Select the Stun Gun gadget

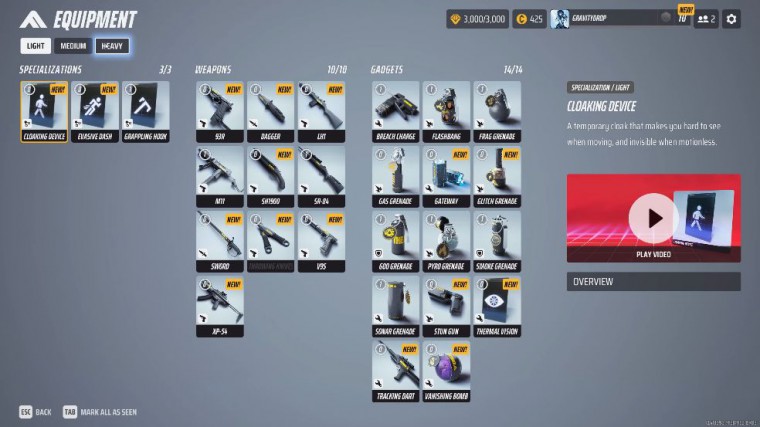point(446,306)
